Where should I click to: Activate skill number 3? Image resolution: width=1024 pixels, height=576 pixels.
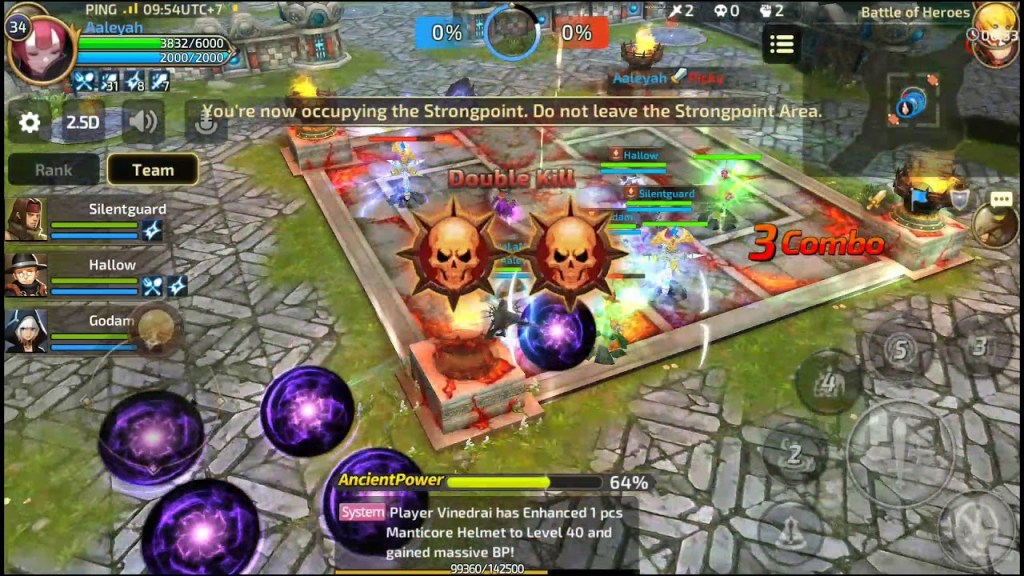click(979, 347)
